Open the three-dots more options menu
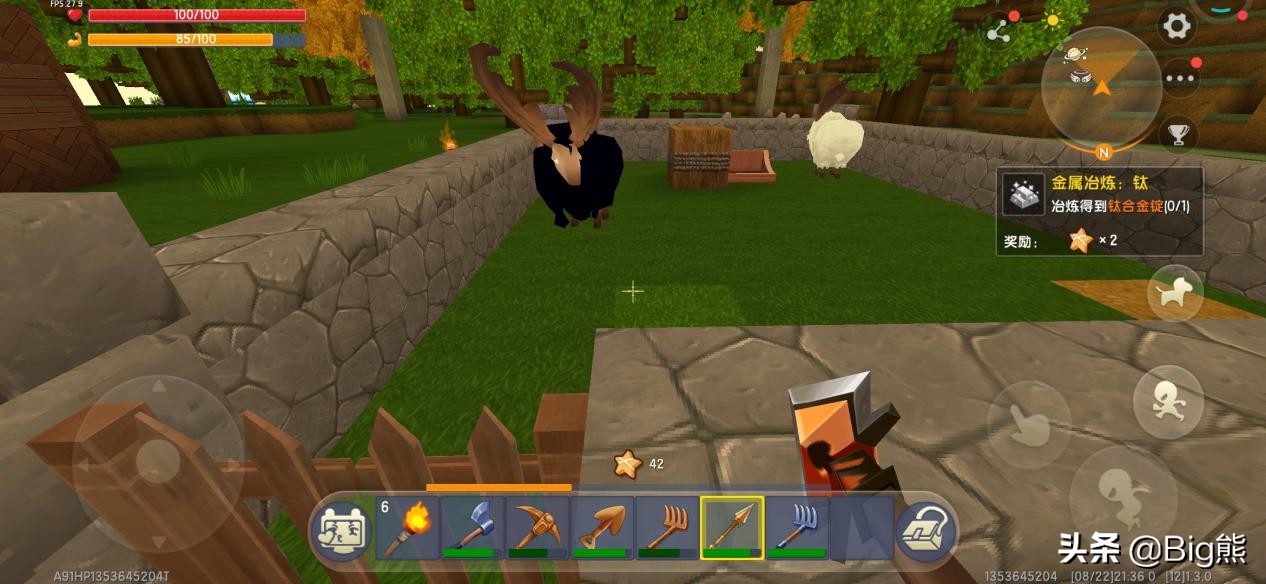This screenshot has width=1266, height=584. 1180,78
